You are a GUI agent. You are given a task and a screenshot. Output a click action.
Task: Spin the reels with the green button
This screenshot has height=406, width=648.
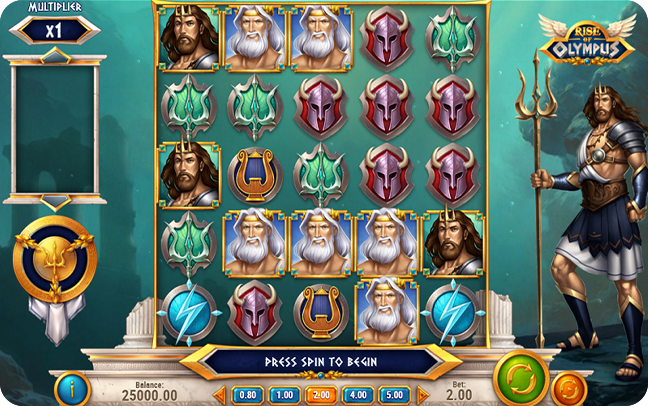(521, 376)
